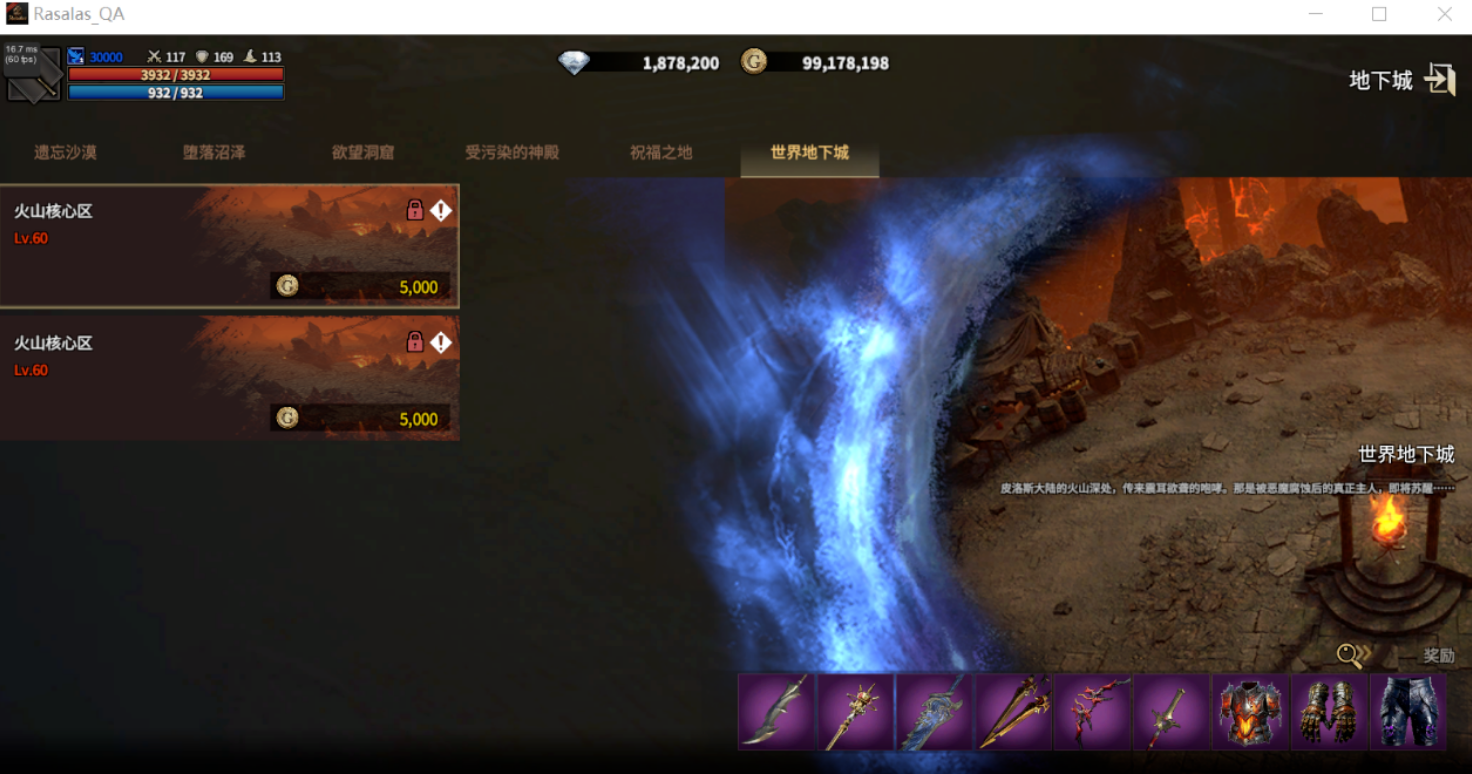The width and height of the screenshot is (1472, 774).
Task: Maximize the game window
Action: [x=1379, y=15]
